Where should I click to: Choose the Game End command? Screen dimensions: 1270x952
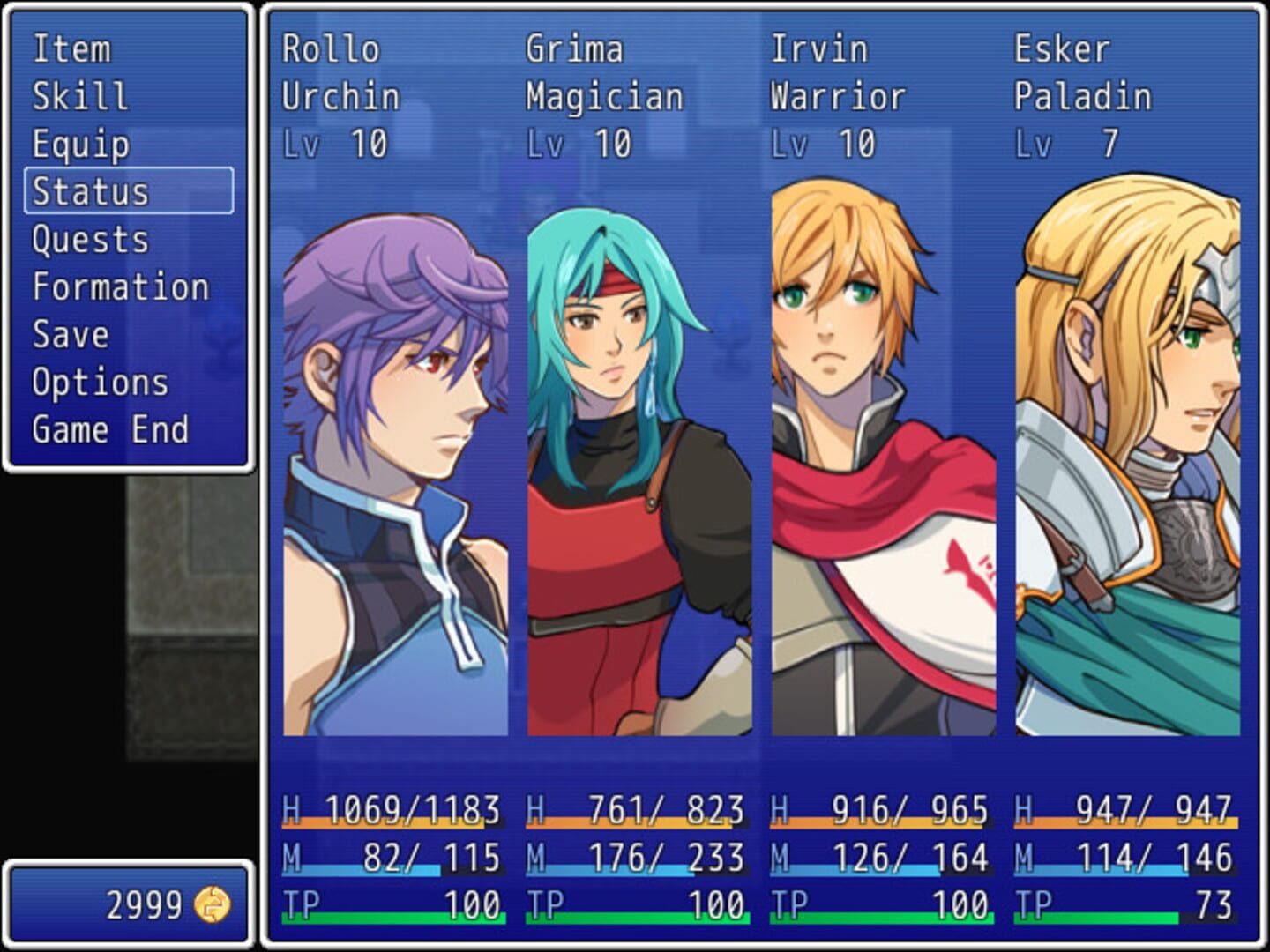(x=109, y=429)
